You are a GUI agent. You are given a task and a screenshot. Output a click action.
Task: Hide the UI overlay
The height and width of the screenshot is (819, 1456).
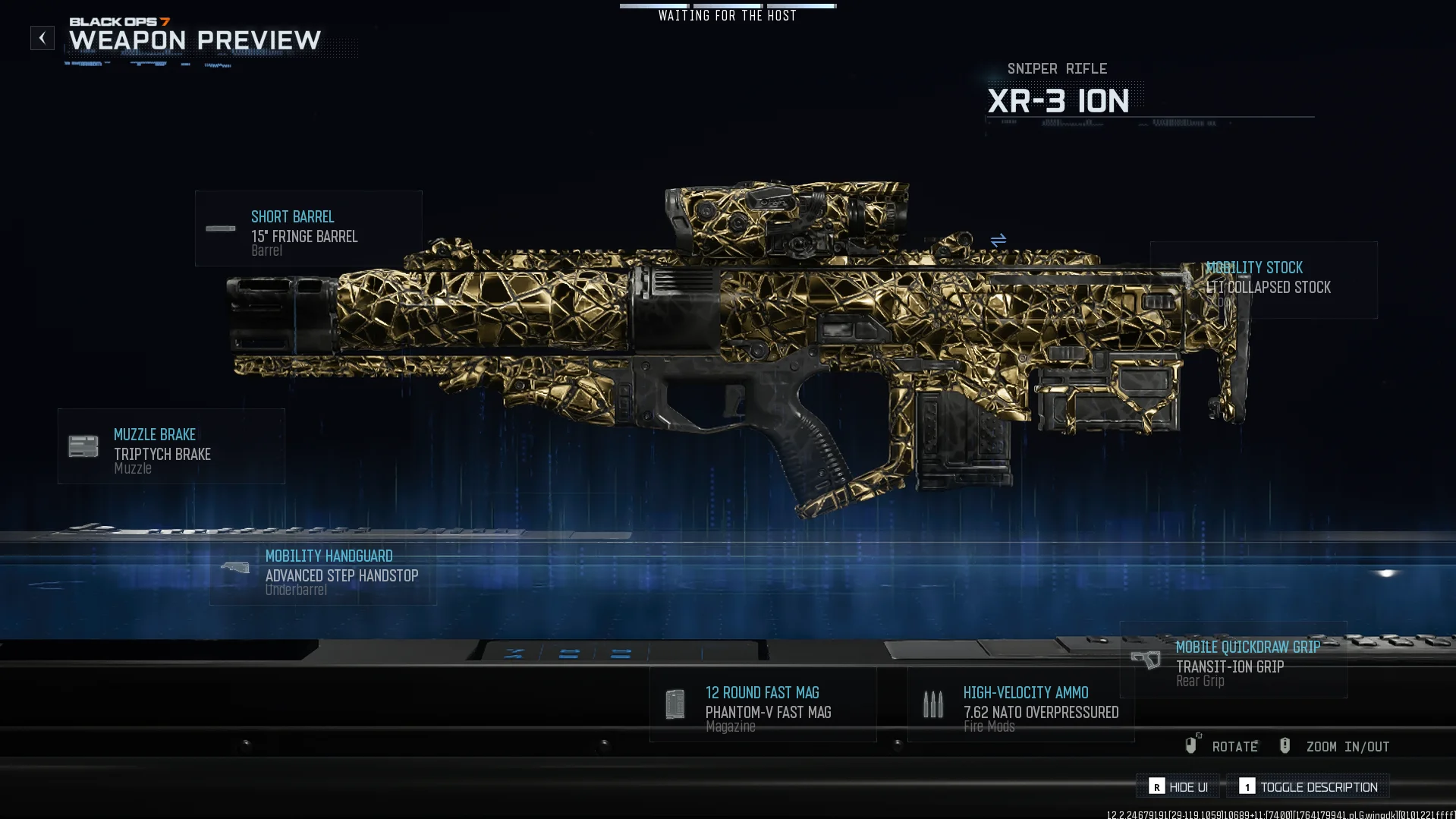[1178, 787]
